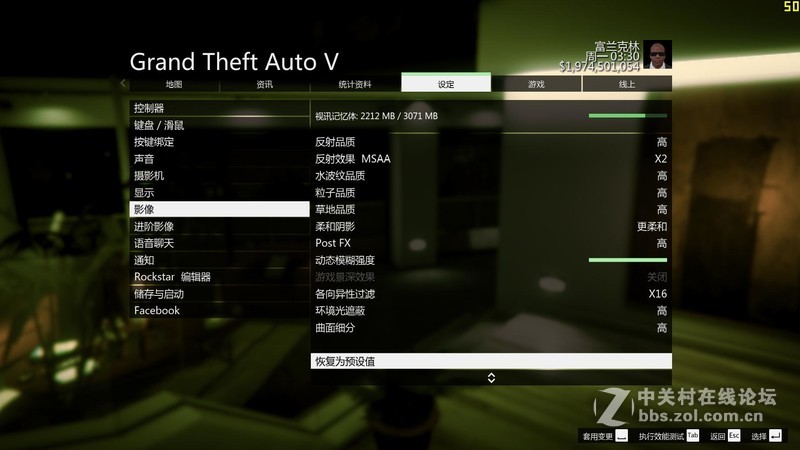Click 恢复为预设值 to restore defaults
This screenshot has height=450, width=800.
pos(490,361)
